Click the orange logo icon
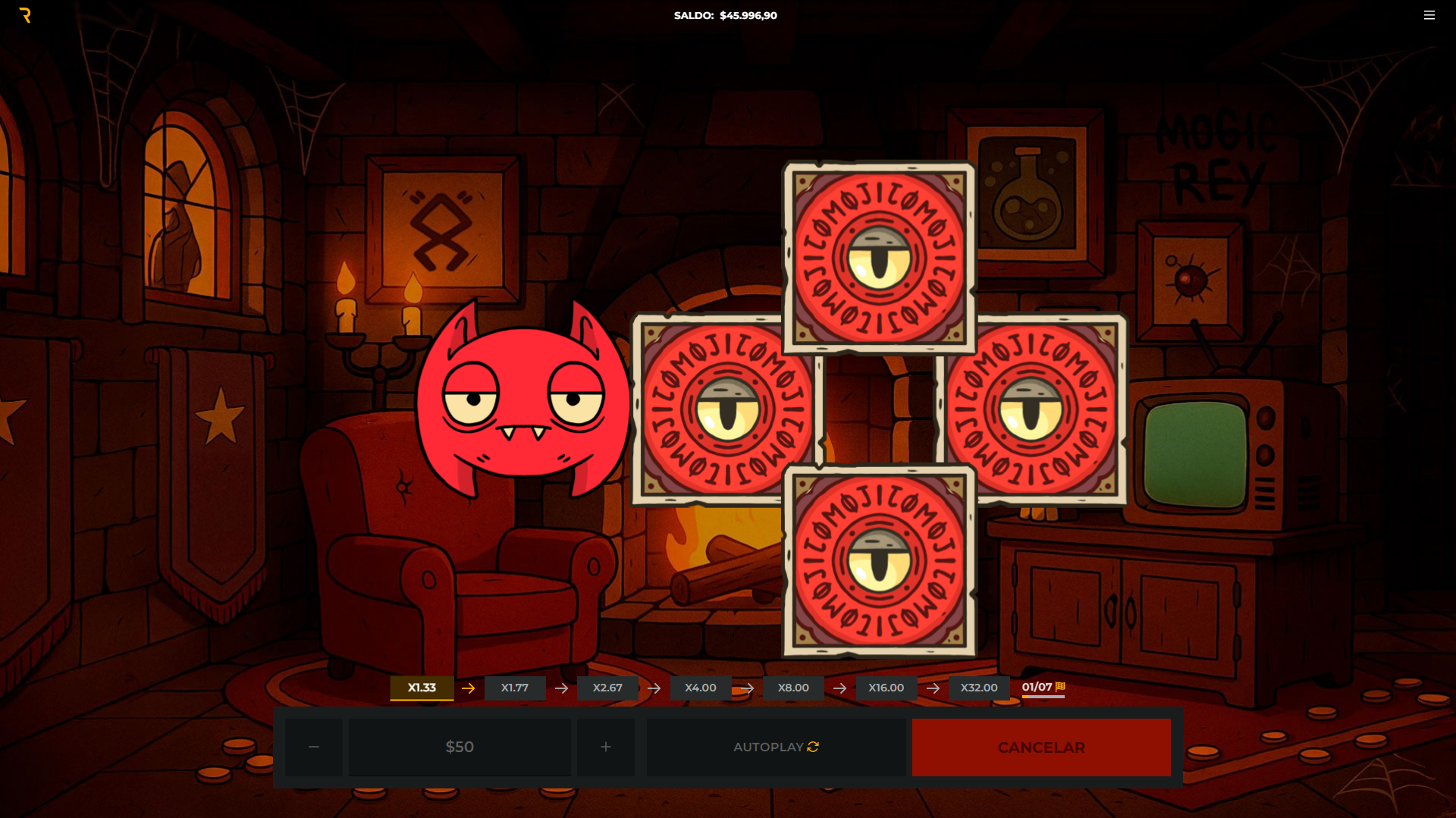 click(x=25, y=15)
